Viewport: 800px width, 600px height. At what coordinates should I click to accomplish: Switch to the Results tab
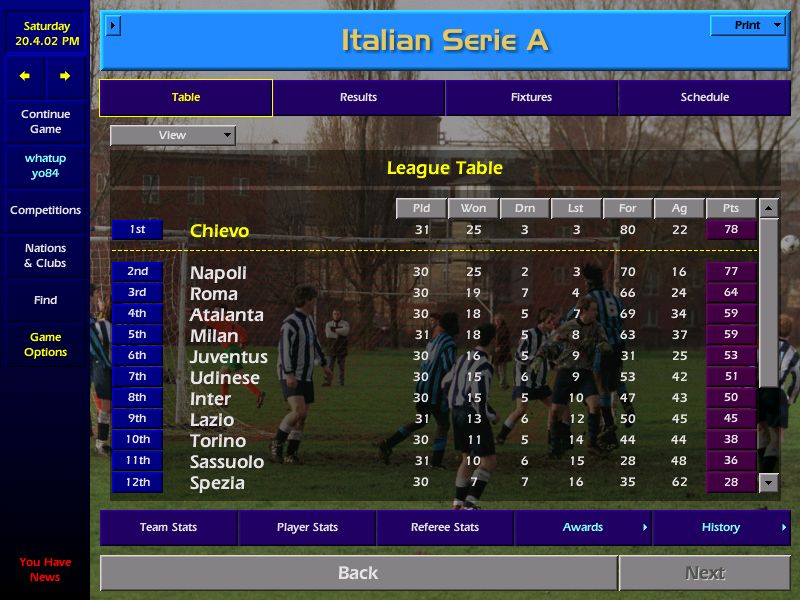(x=358, y=97)
